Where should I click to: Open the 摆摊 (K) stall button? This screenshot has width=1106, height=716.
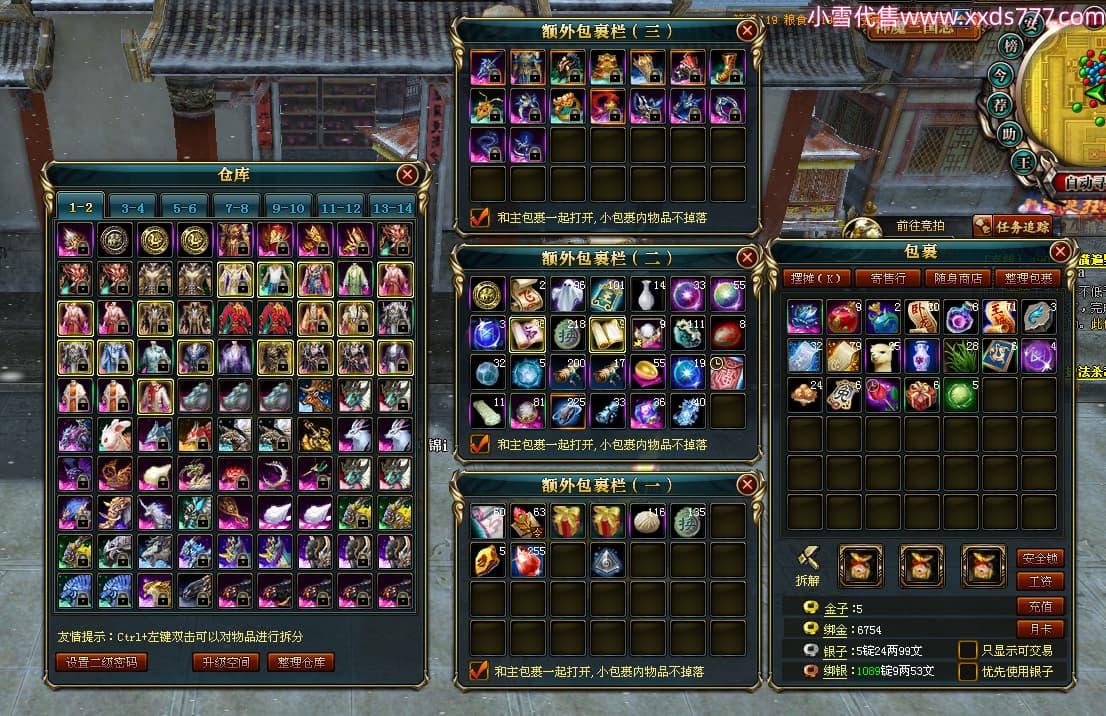point(815,278)
